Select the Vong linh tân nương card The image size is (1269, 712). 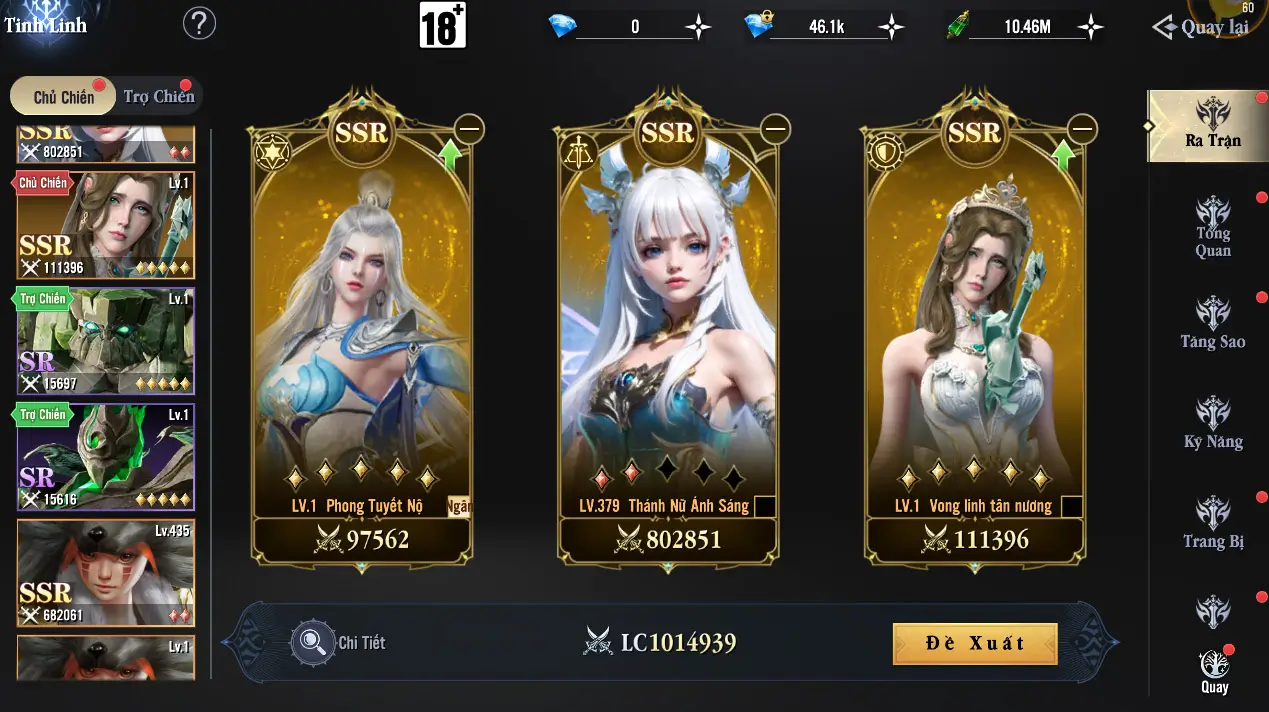coord(974,330)
